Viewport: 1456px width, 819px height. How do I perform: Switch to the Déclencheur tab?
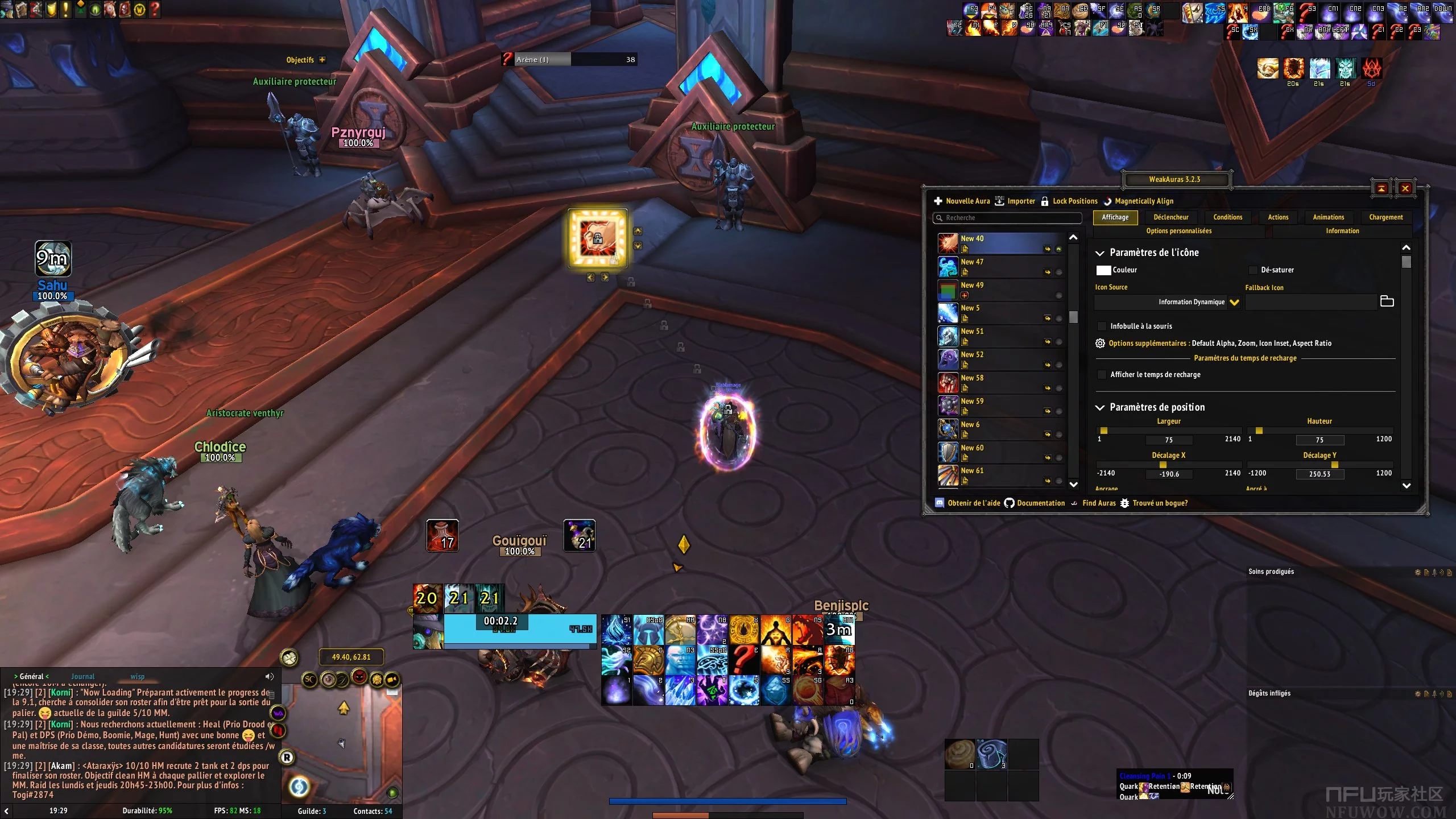click(x=1170, y=217)
